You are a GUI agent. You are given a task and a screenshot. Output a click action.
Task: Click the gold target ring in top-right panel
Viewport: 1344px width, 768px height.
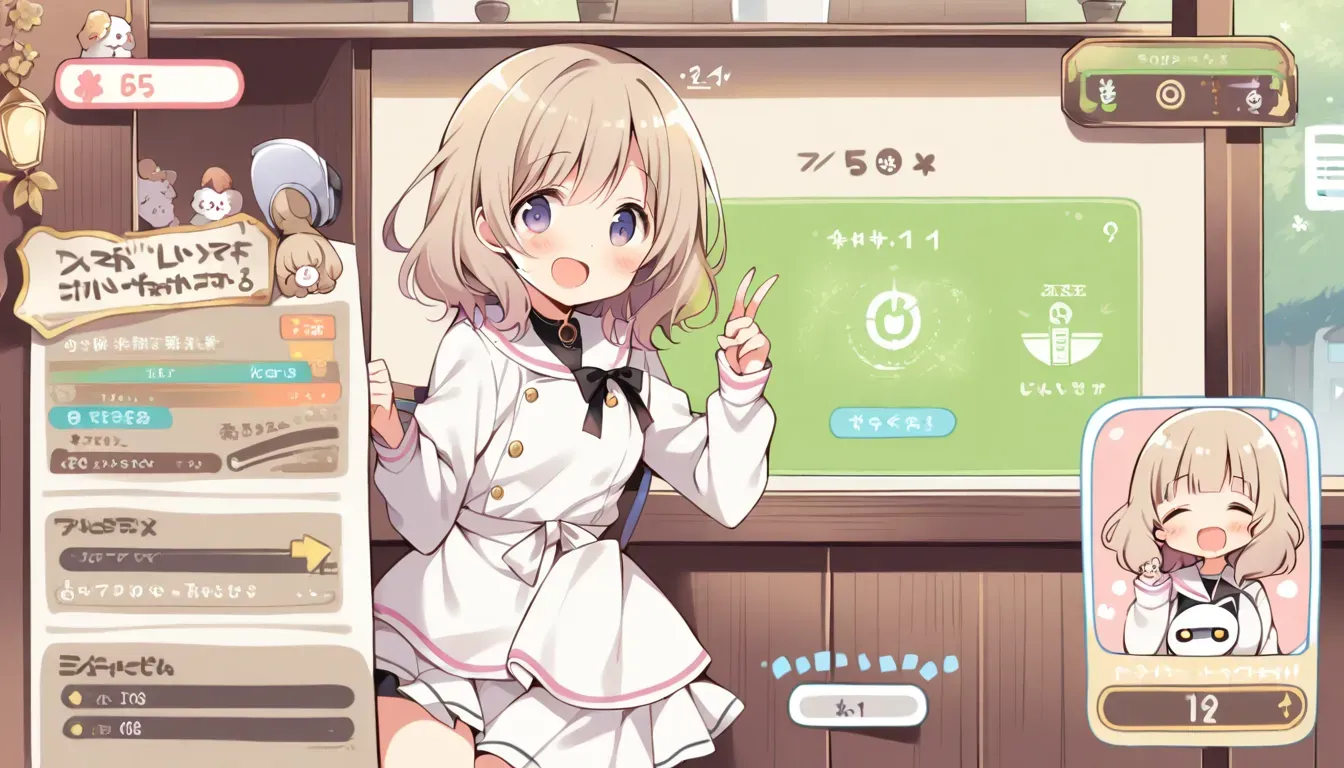point(1170,95)
